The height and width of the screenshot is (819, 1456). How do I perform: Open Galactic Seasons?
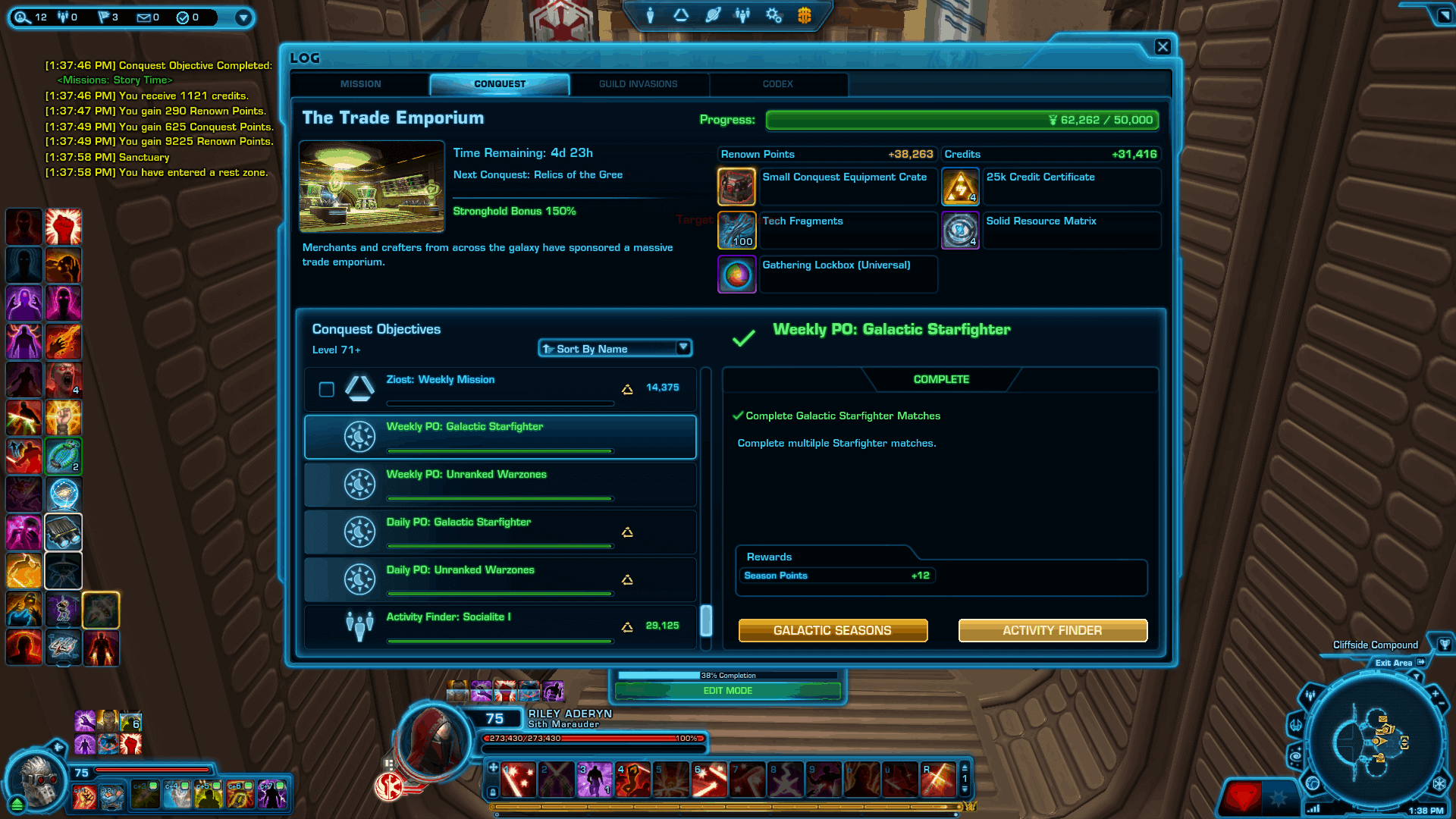point(833,630)
